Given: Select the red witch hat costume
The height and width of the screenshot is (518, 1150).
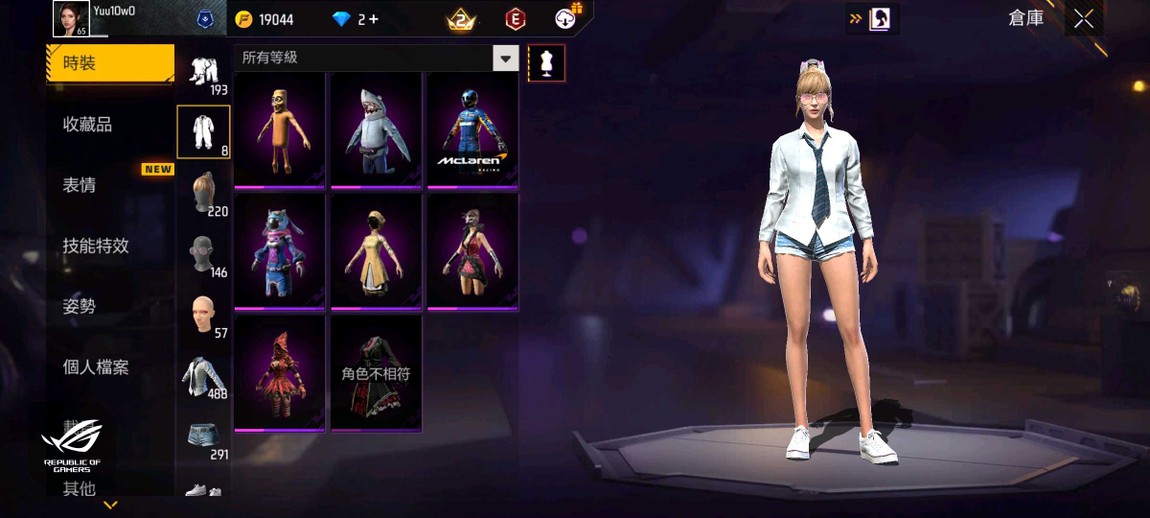Looking at the screenshot, I should (280, 372).
